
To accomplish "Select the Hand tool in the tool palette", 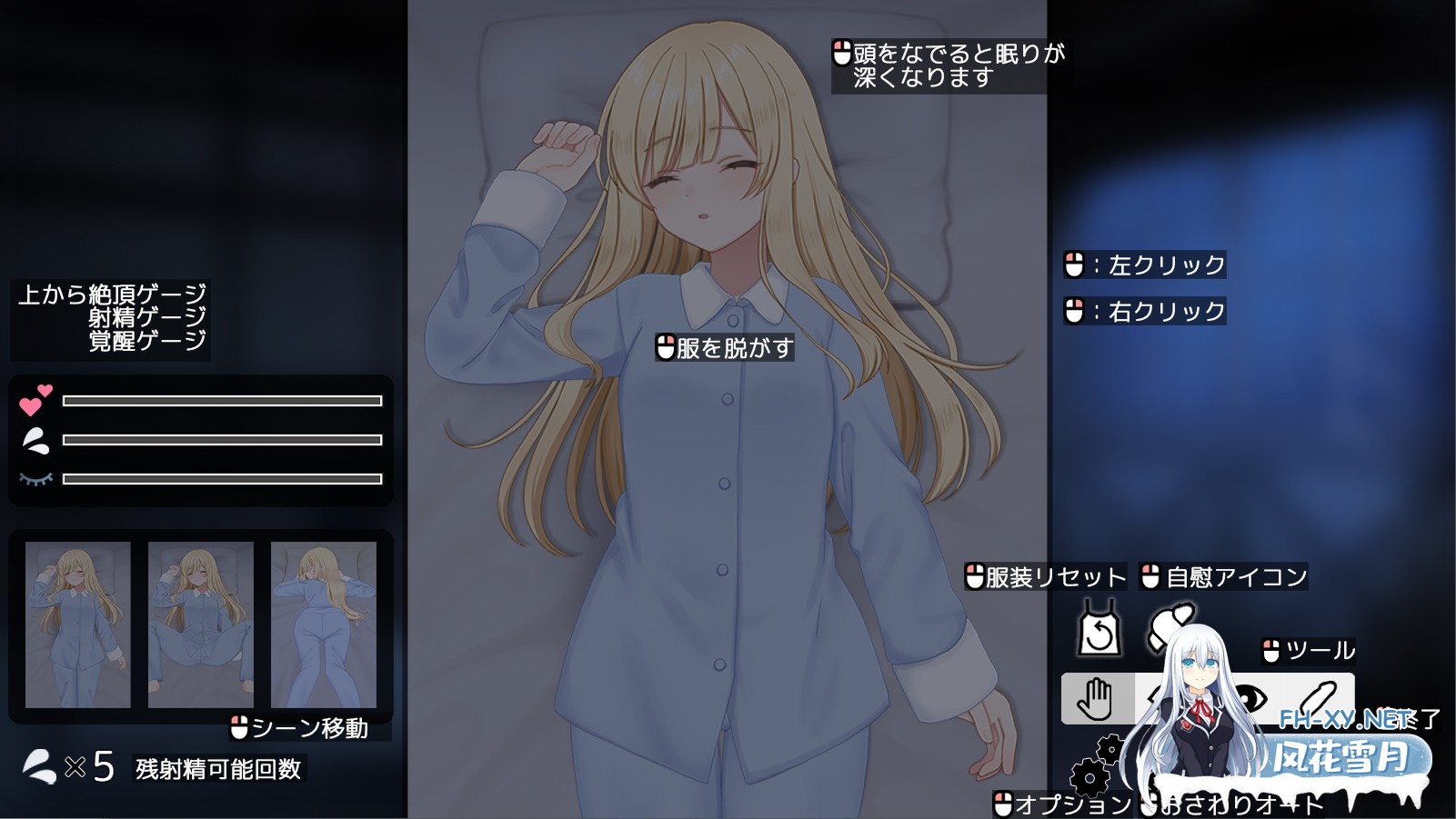I will [1098, 700].
